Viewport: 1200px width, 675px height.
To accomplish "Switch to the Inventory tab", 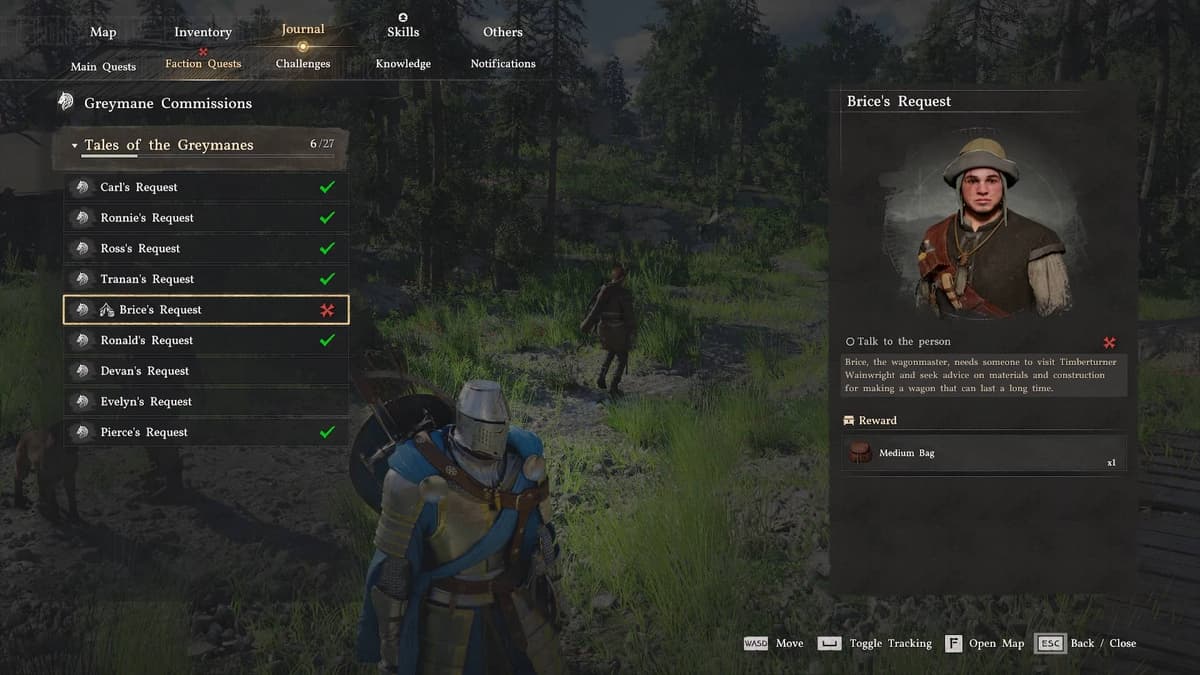I will coord(203,32).
